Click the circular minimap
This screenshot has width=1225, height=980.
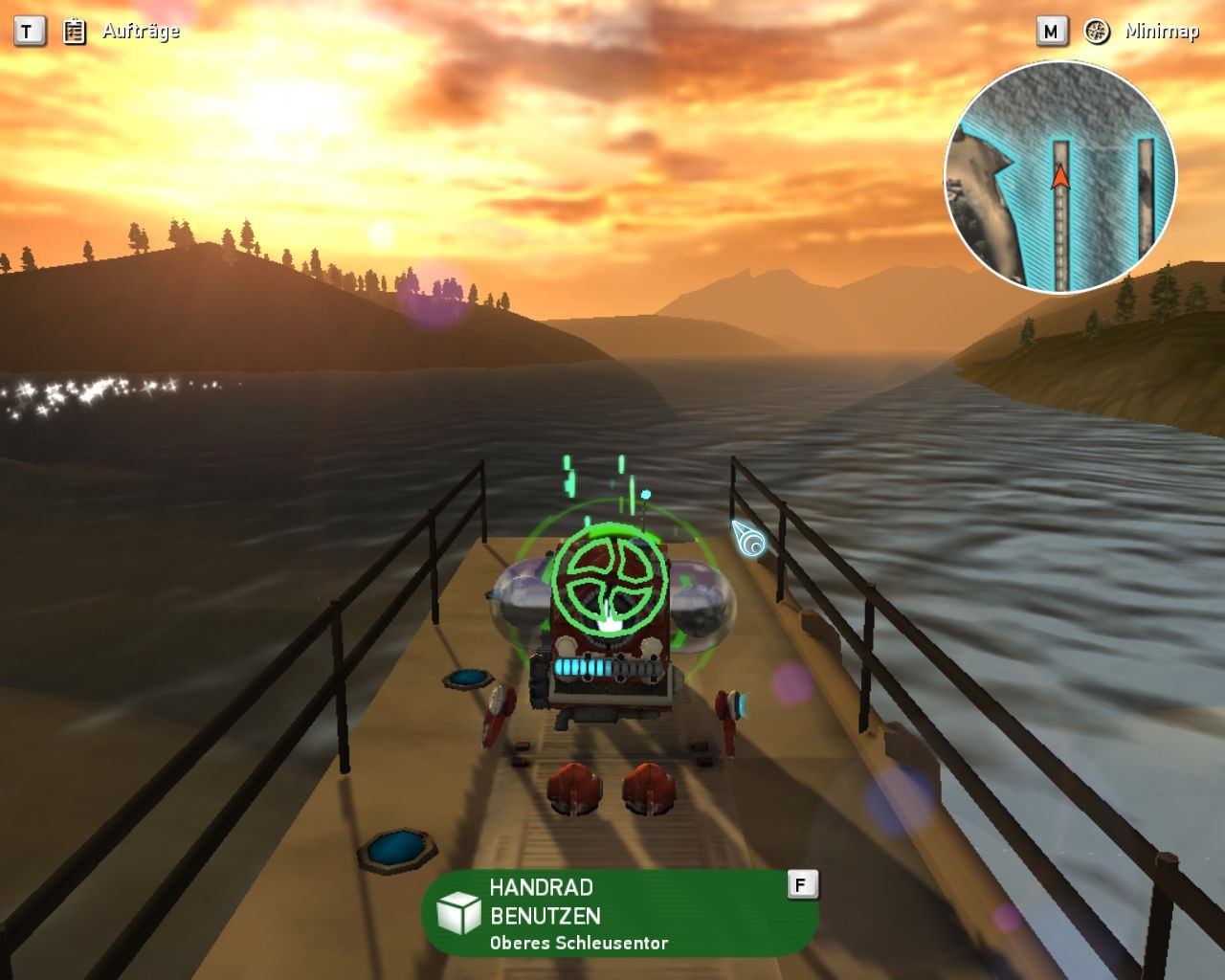[x=1060, y=178]
